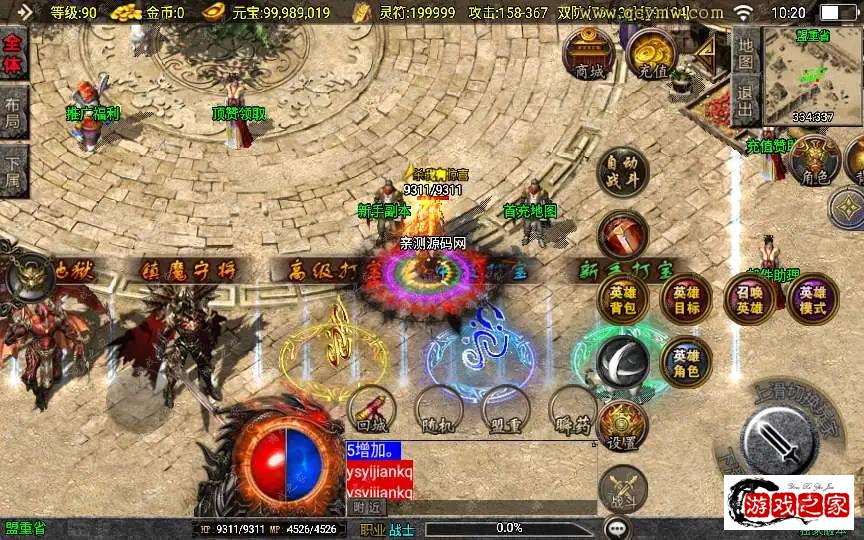Activate 召唤英雄 summon hero
Image resolution: width=864 pixels, height=540 pixels.
750,299
